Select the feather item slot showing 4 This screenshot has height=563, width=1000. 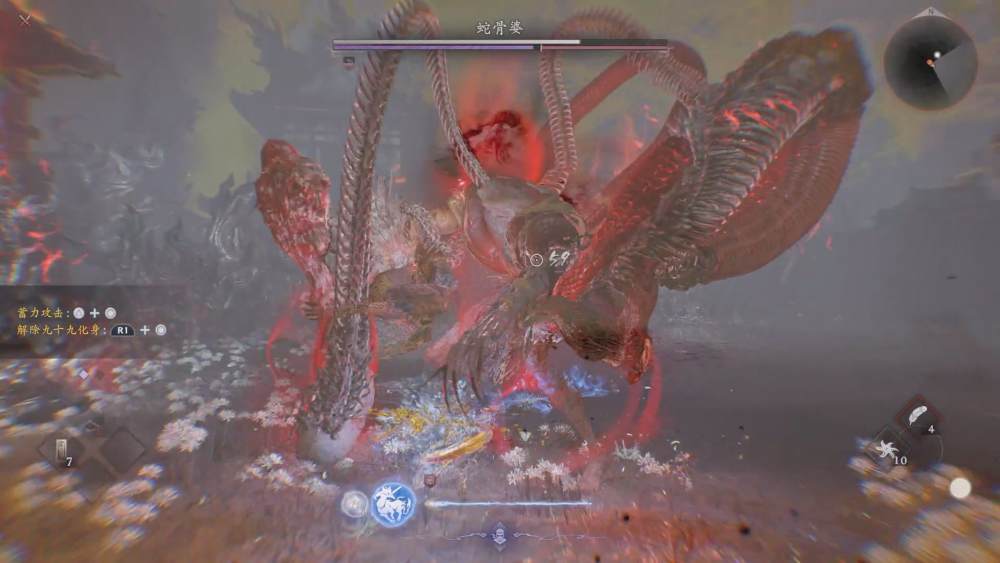[x=917, y=417]
